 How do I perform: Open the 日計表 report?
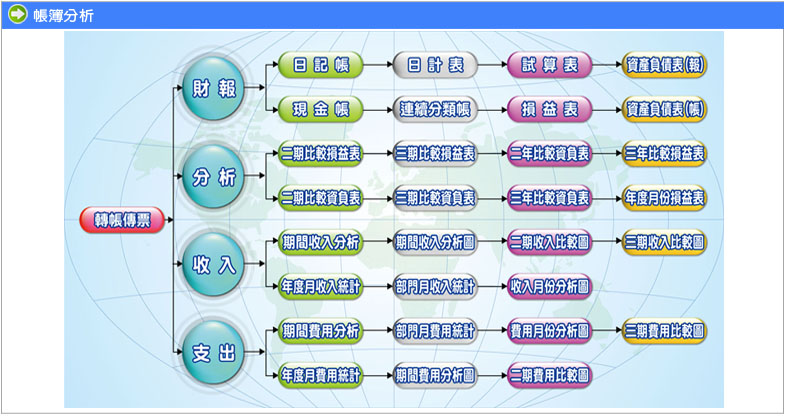[x=435, y=65]
